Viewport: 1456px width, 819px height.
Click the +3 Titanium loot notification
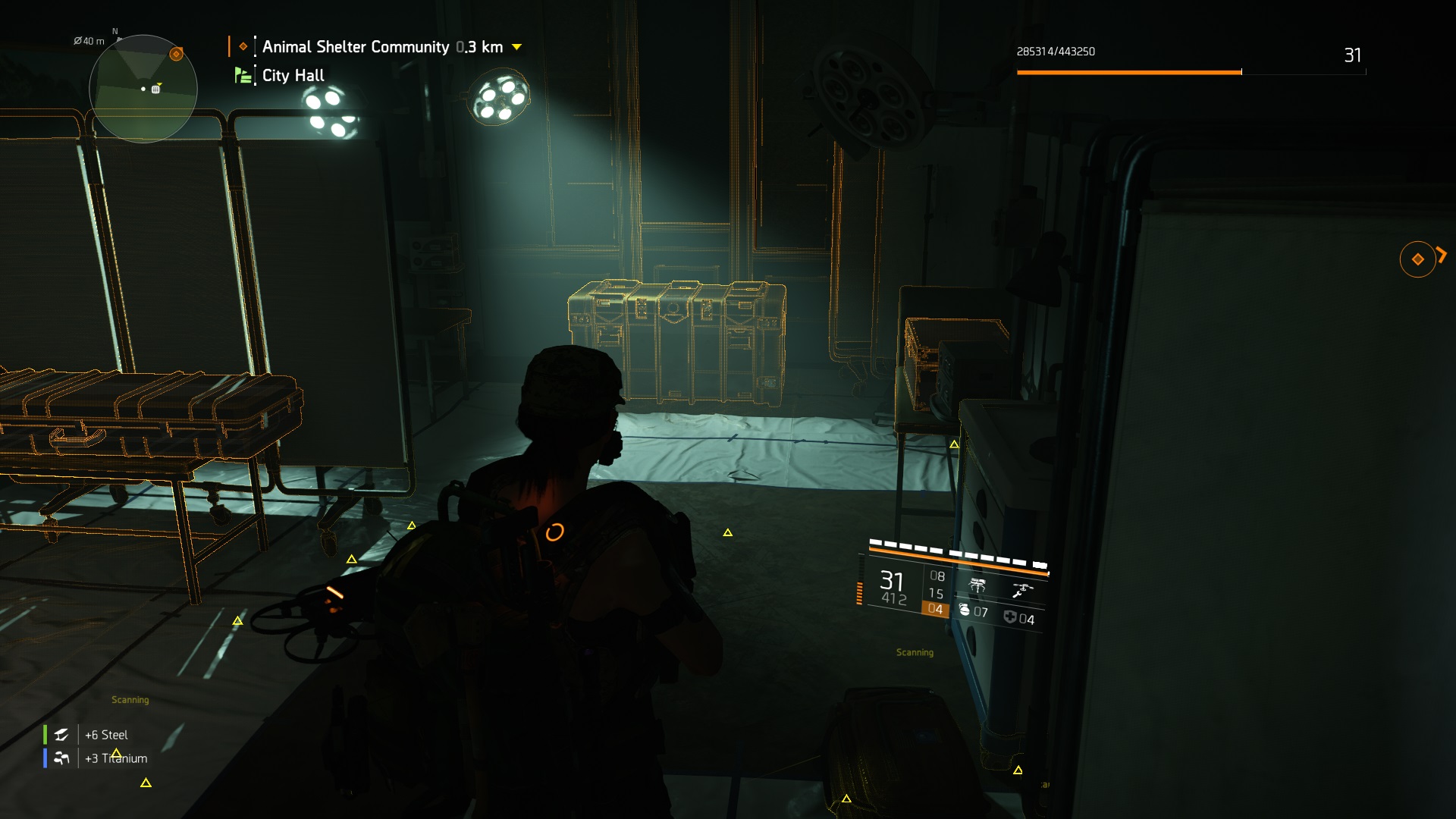click(115, 758)
